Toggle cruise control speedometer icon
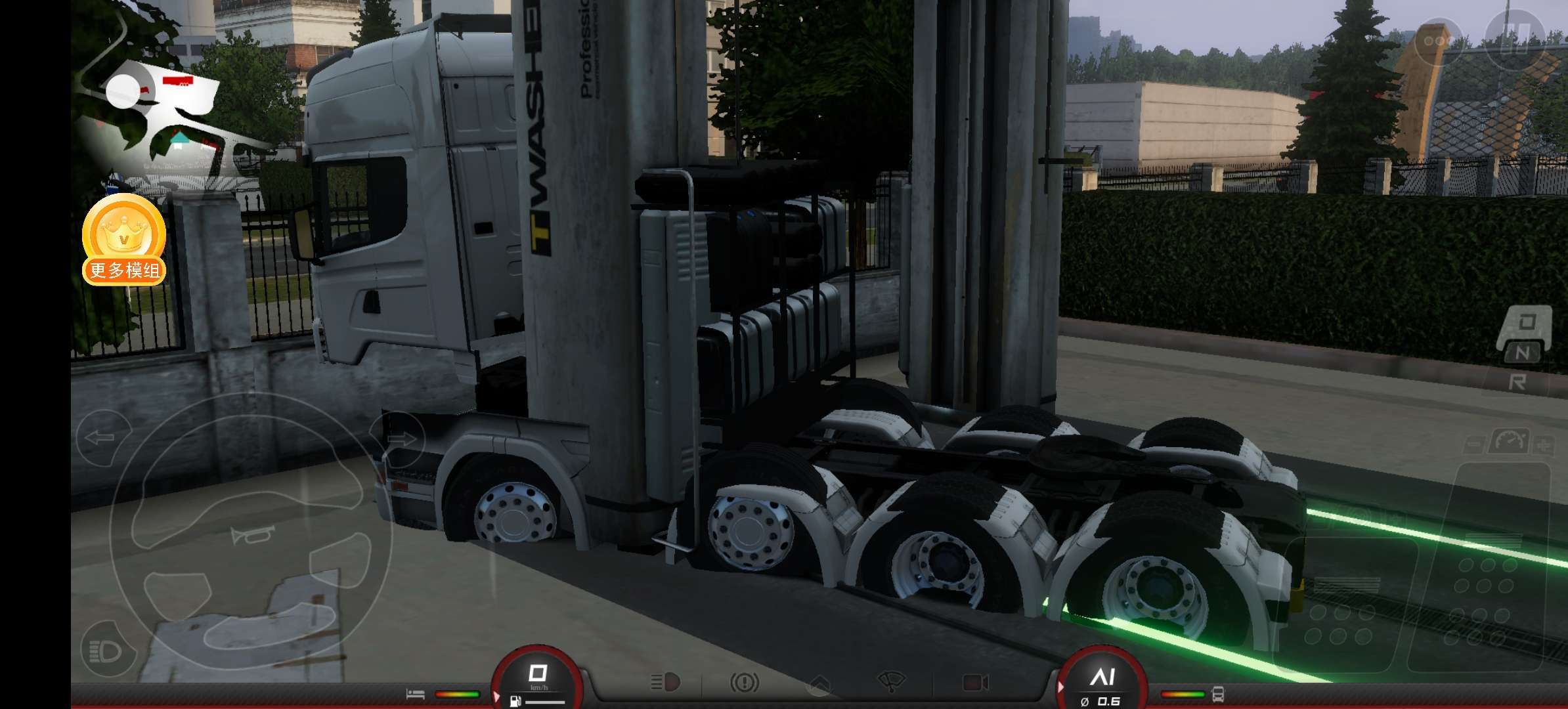The image size is (1568, 709). tap(1508, 441)
